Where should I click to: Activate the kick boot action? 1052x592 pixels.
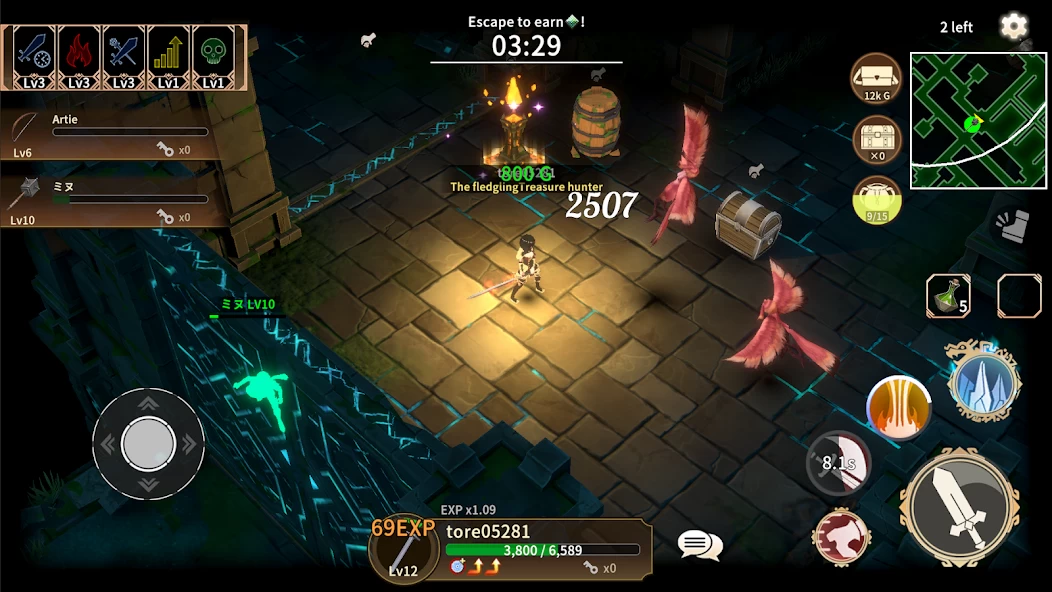[x=1013, y=225]
